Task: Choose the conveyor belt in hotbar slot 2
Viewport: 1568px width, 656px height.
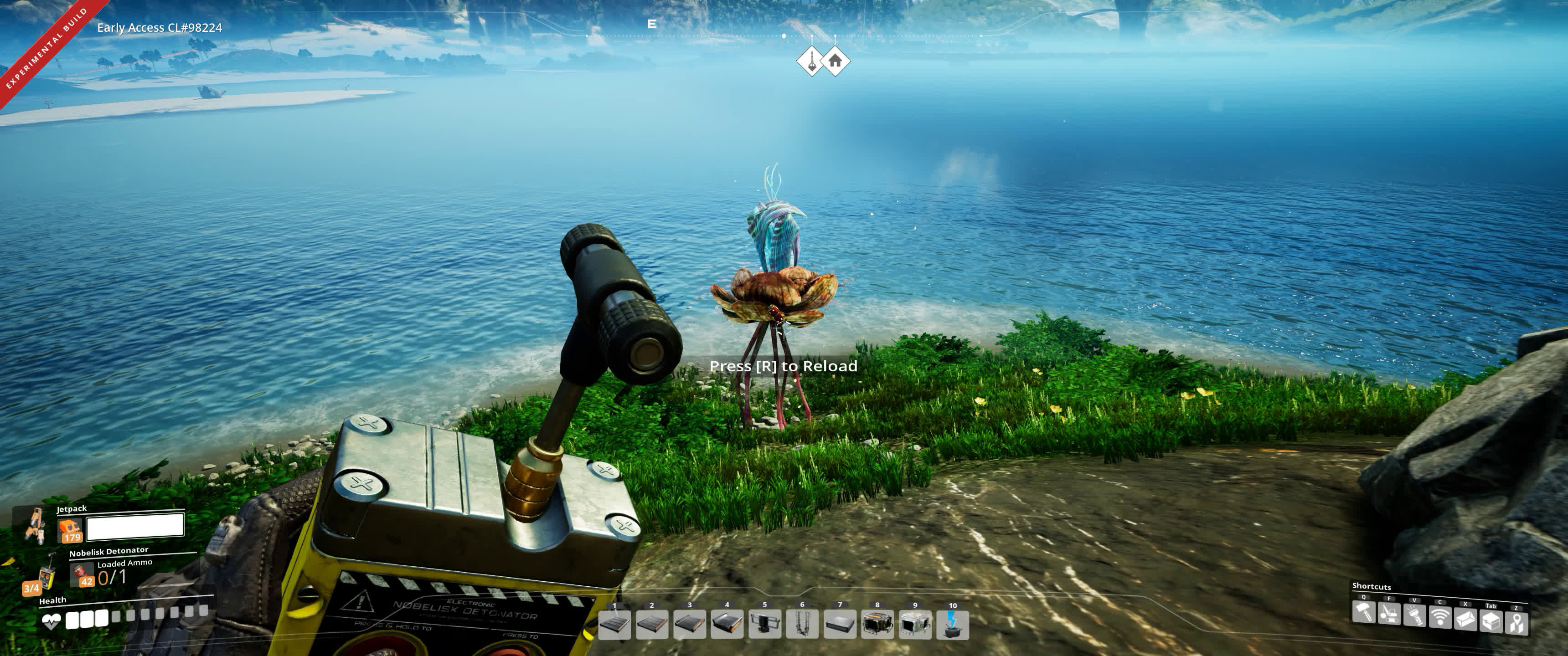Action: pos(652,624)
